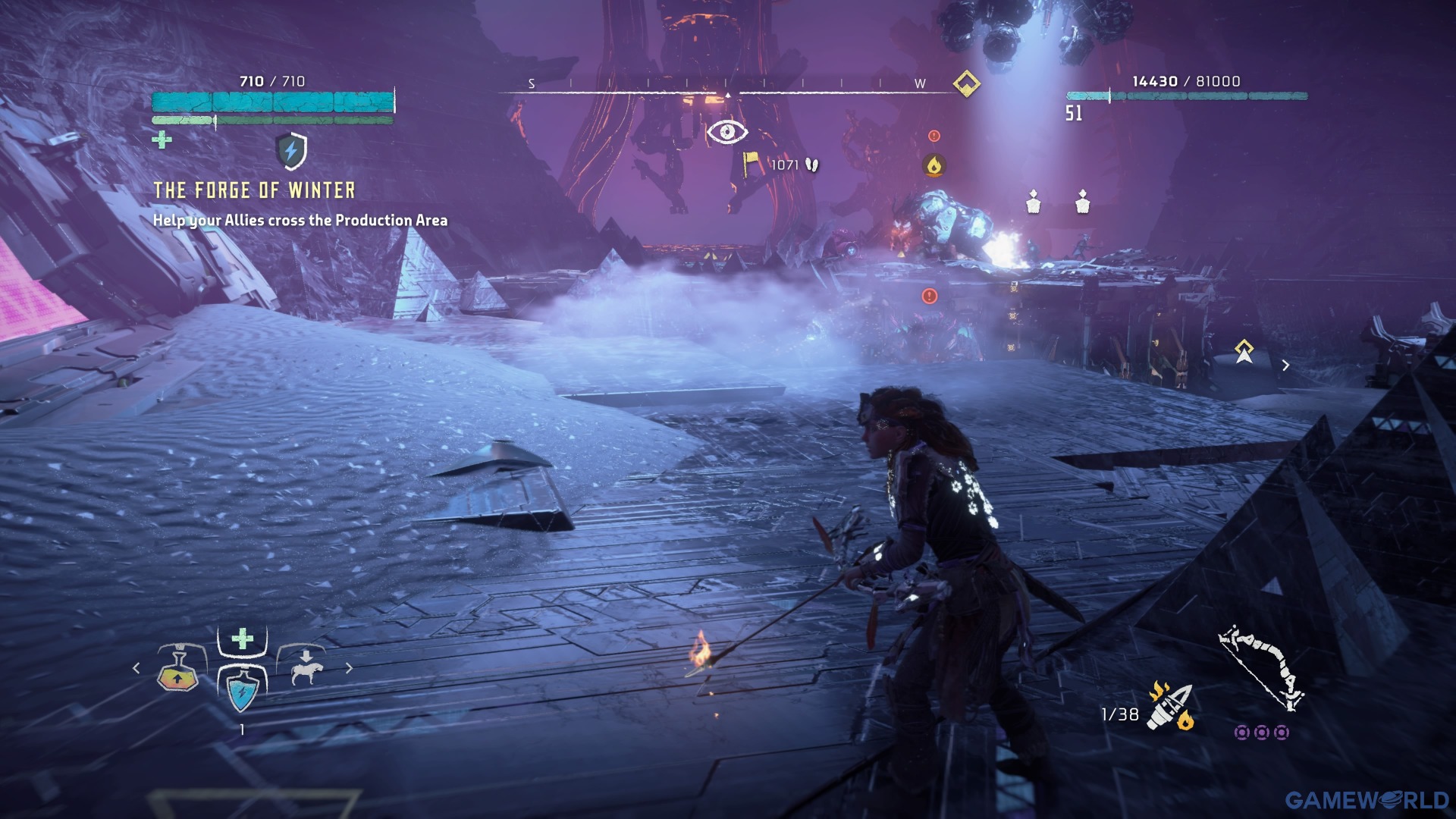Screen dimensions: 1456x819
Task: Cycle tools with the left arrow
Action: pyautogui.click(x=136, y=668)
